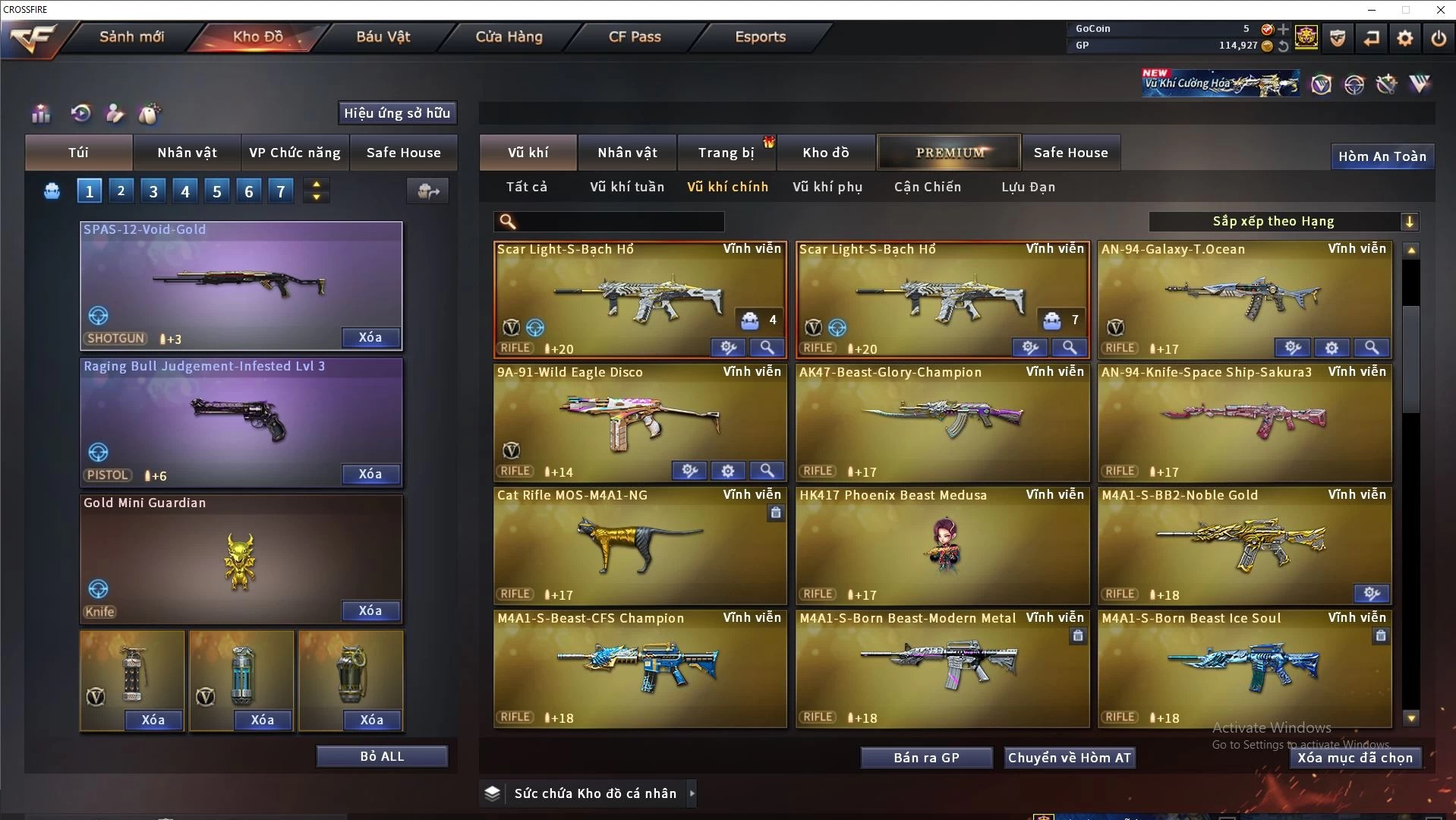Screen dimensions: 1456x820
Task: Click the Bán ra GP sell button
Action: coord(926,758)
